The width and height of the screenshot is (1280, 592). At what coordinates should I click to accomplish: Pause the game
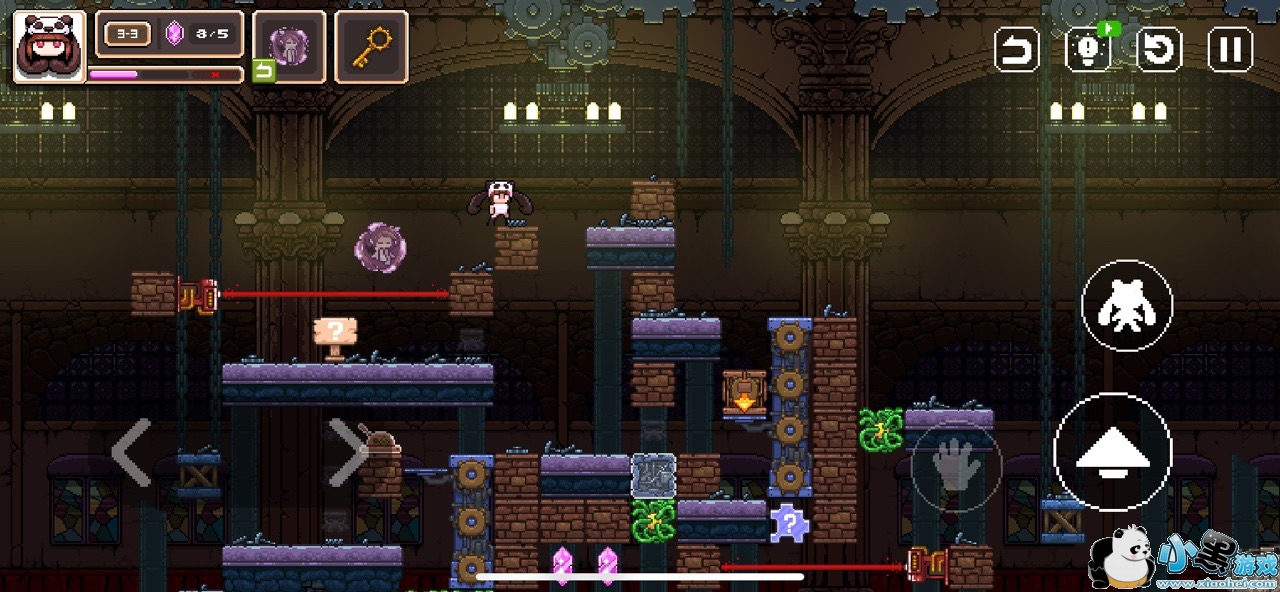[x=1230, y=49]
